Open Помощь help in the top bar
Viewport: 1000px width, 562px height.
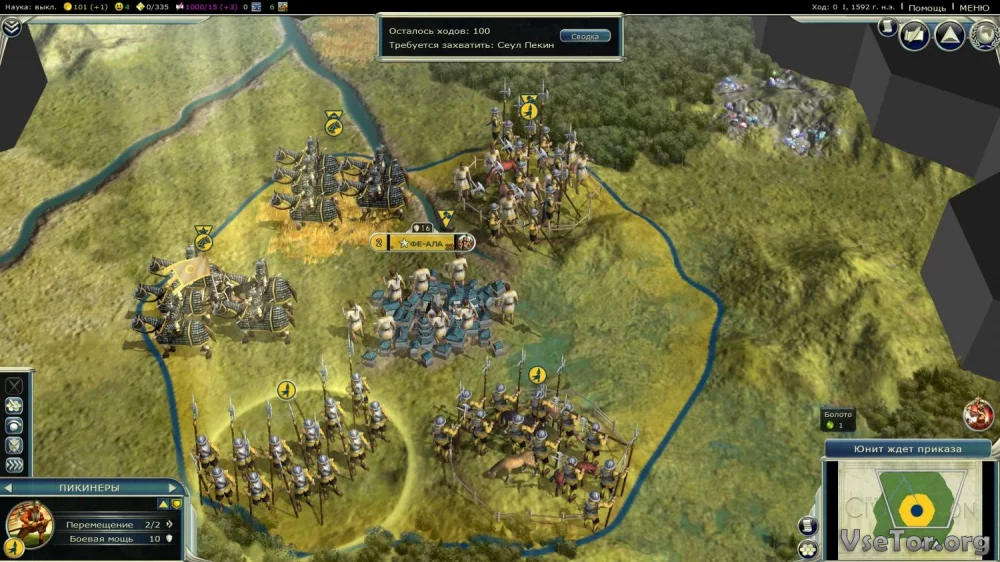pyautogui.click(x=926, y=8)
